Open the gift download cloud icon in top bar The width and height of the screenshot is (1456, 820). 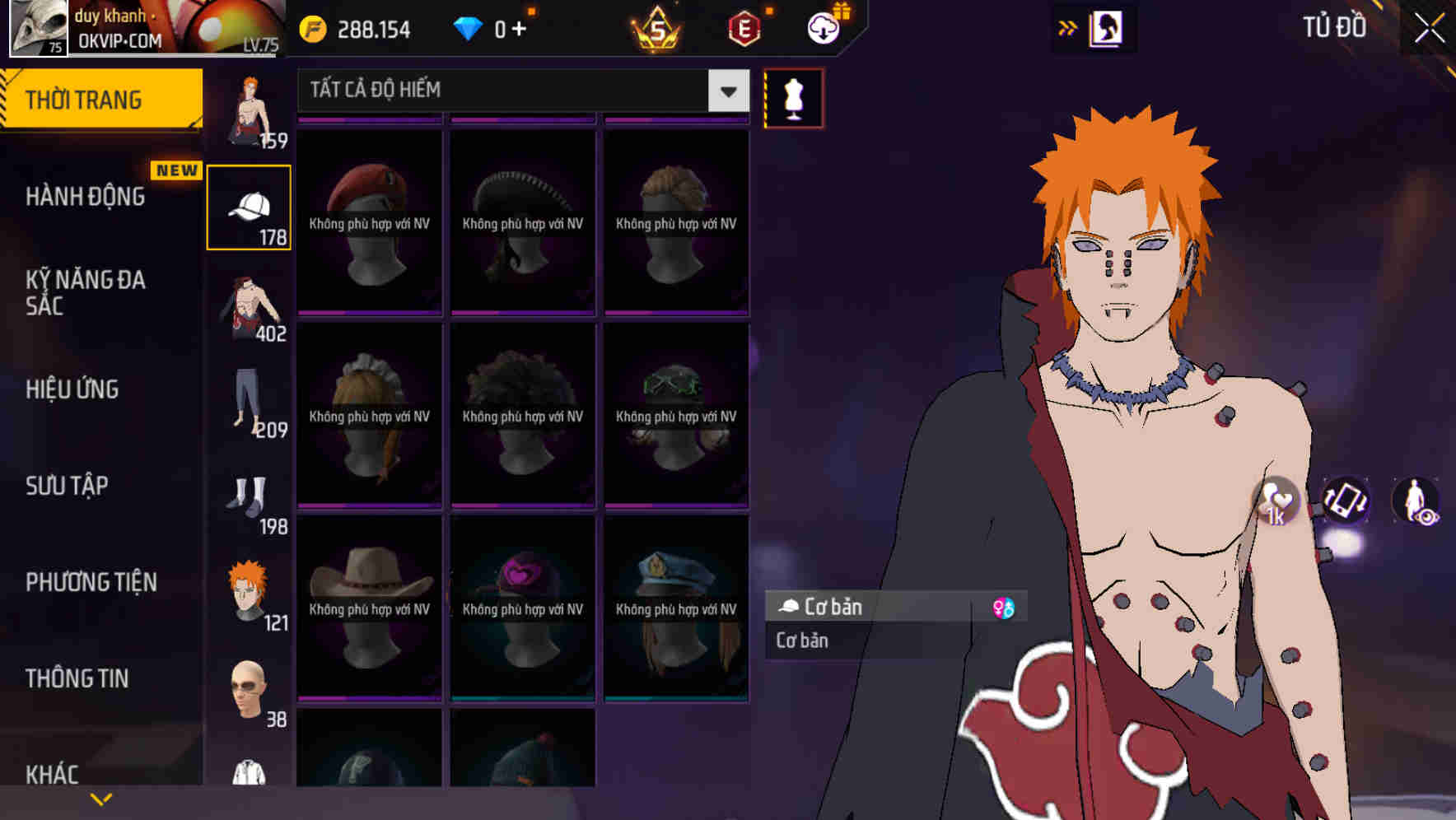[823, 27]
